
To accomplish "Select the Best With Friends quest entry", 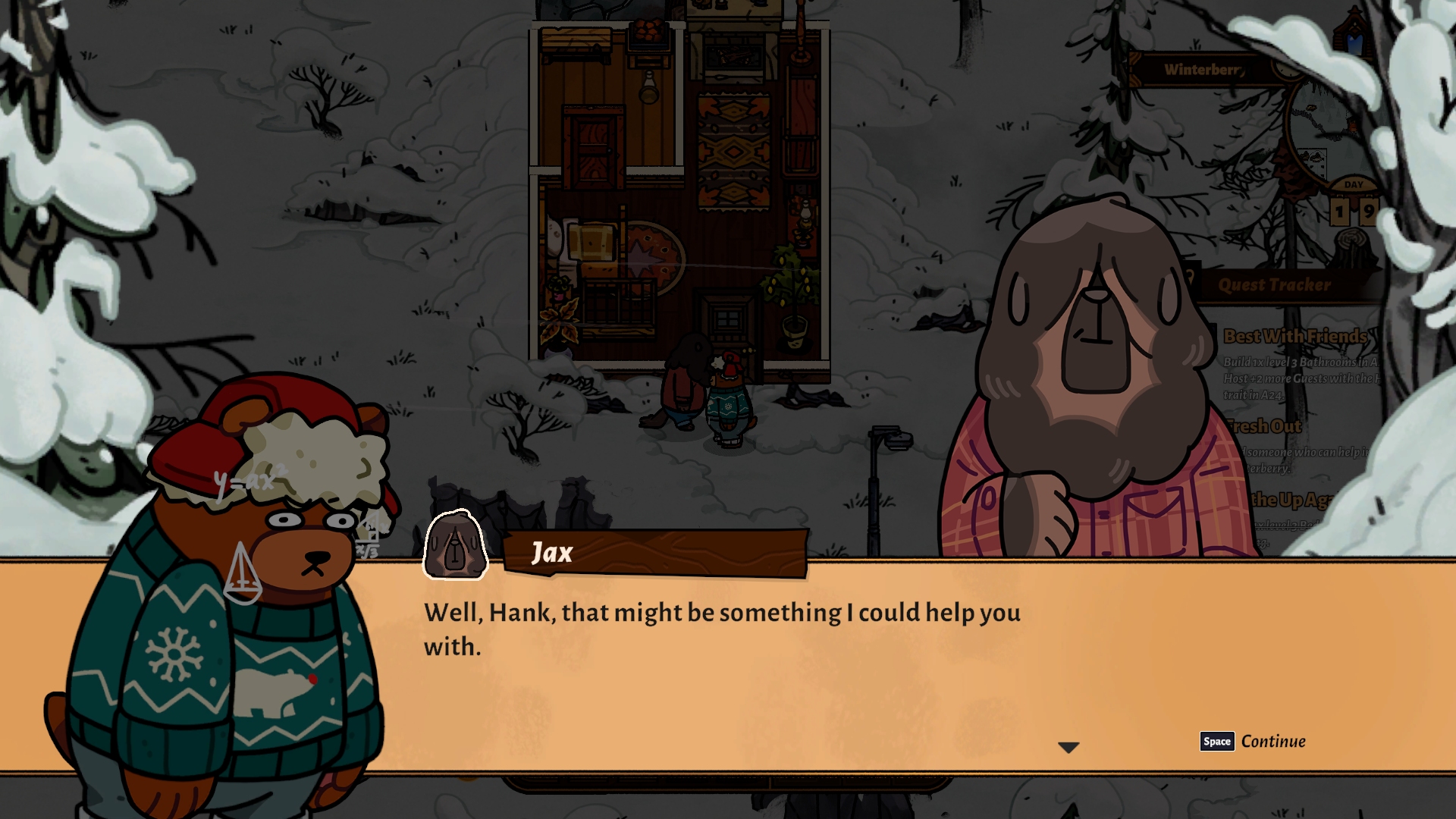I will pos(1295,336).
